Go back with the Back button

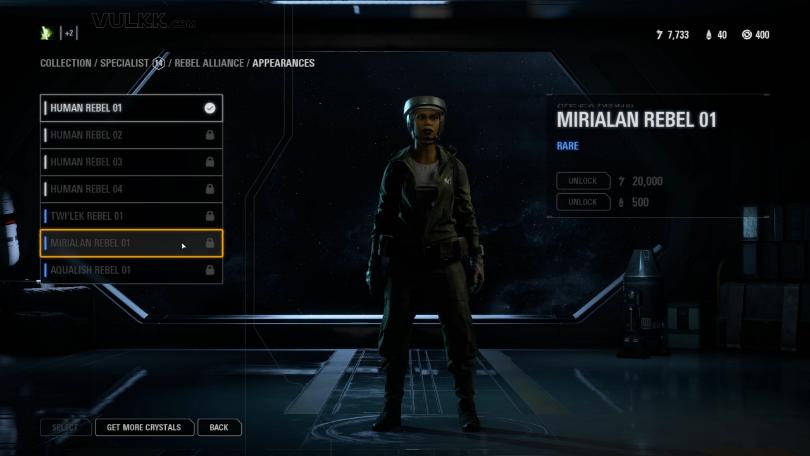219,427
